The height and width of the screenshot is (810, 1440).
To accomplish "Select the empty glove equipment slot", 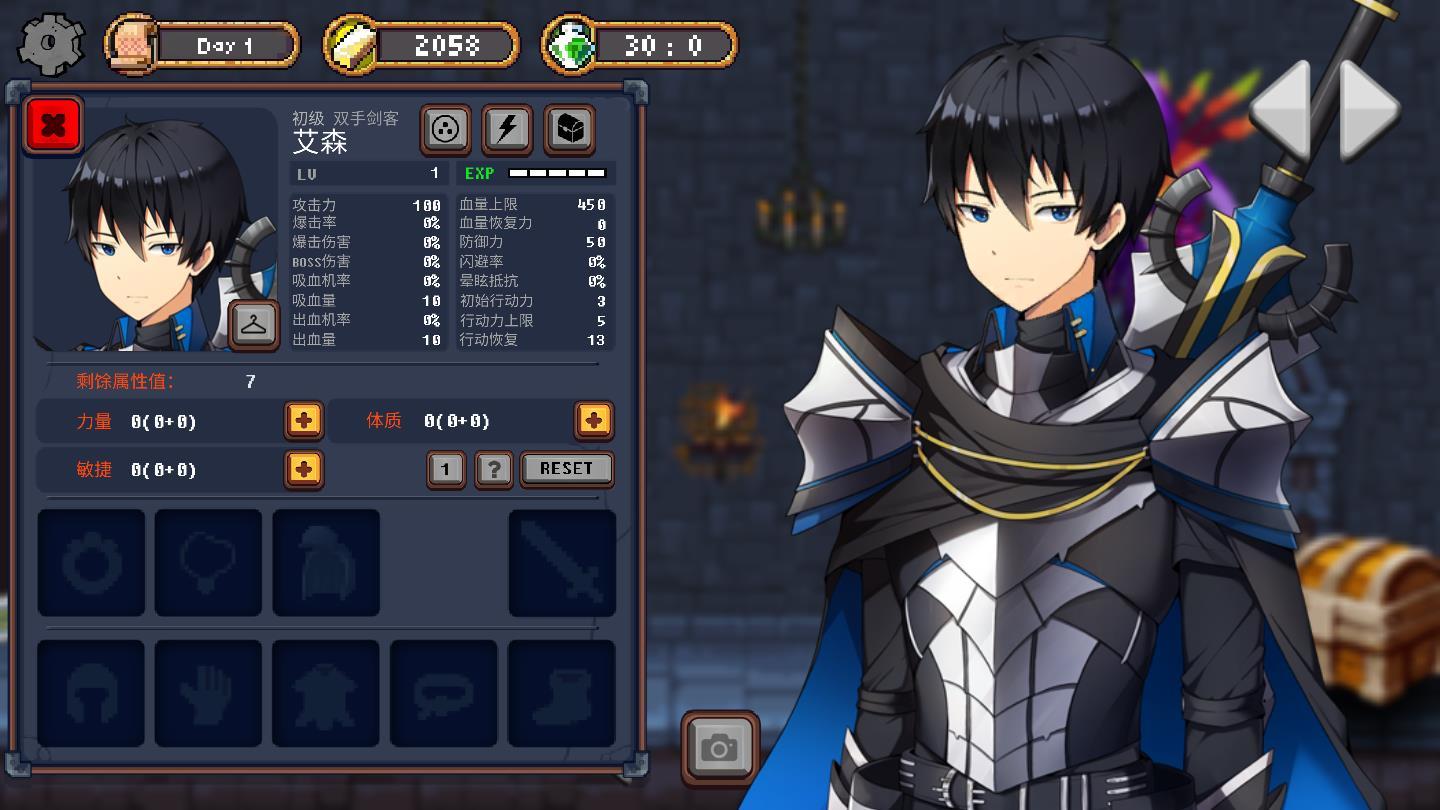I will tap(208, 693).
